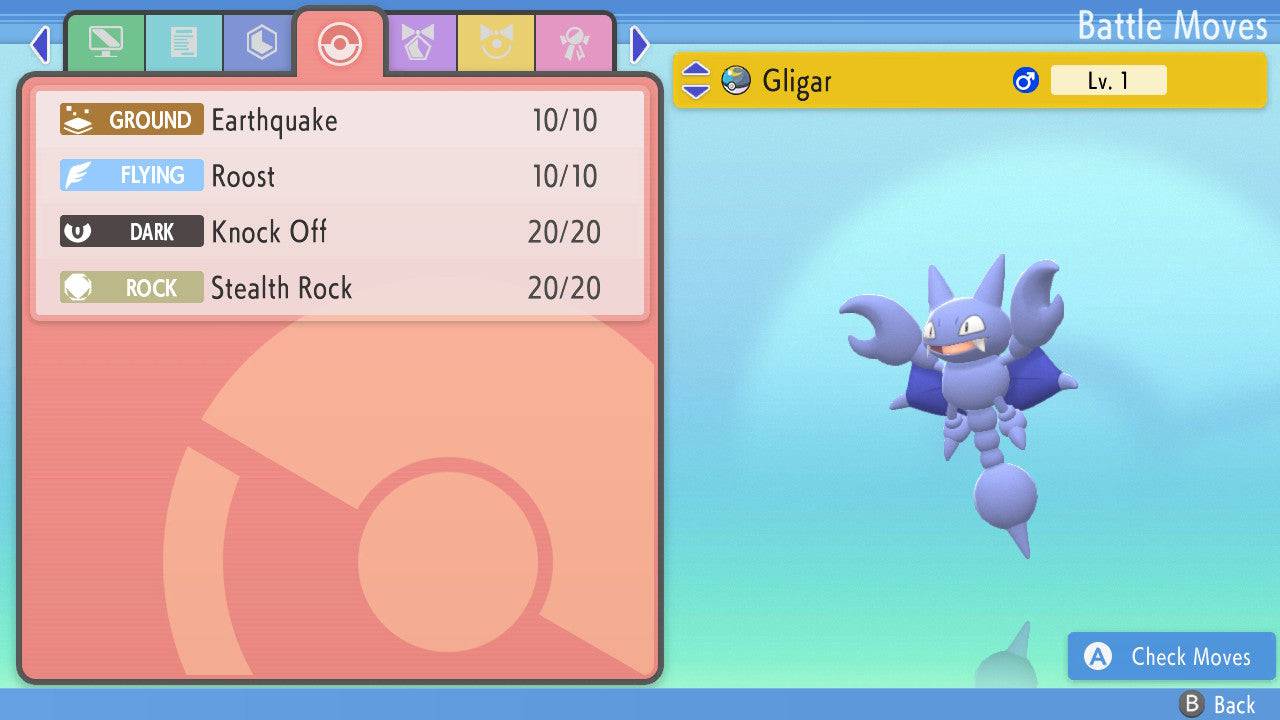Click the right arrow to view next page
1280x720 pixels.
638,44
